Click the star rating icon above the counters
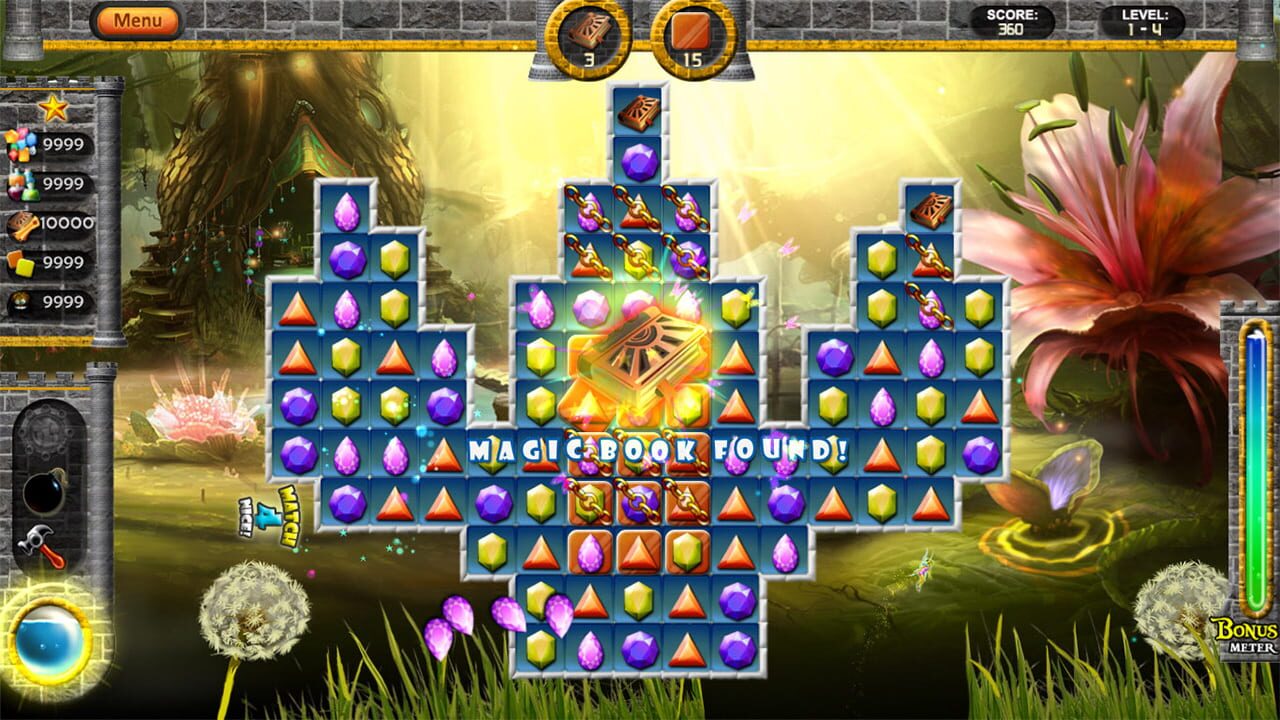The height and width of the screenshot is (720, 1280). [x=54, y=107]
